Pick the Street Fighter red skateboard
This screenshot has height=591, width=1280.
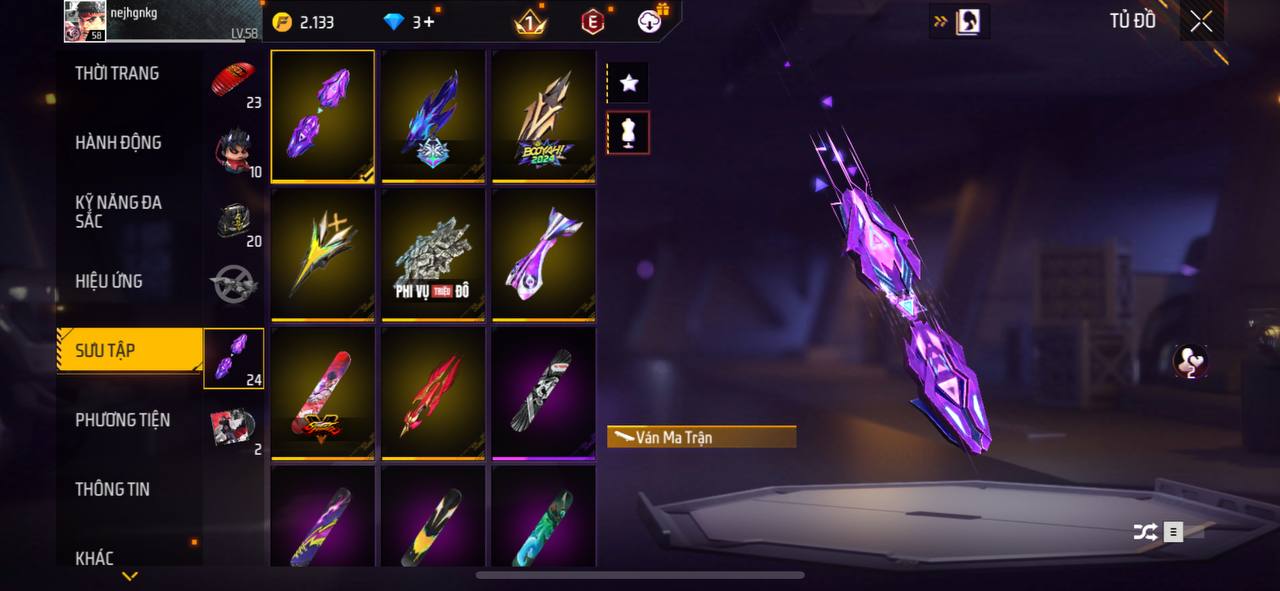tap(323, 392)
